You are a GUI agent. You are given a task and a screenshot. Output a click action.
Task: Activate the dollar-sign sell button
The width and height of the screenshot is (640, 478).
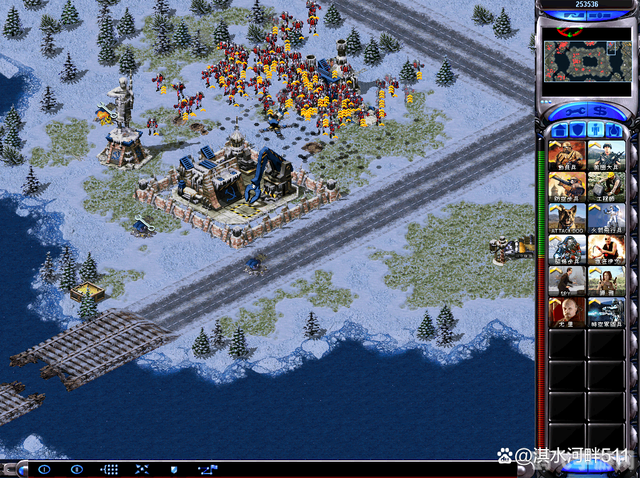pos(603,110)
